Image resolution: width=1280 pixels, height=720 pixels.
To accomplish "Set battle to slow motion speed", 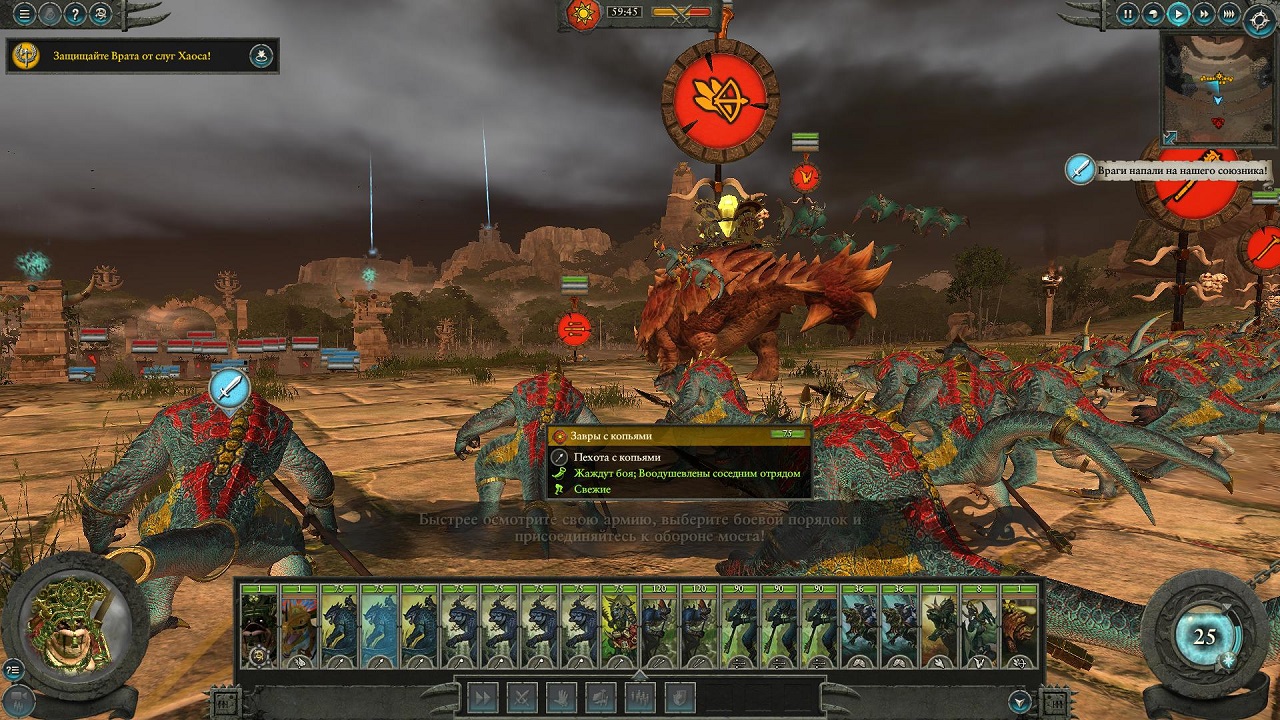I will pos(1153,14).
